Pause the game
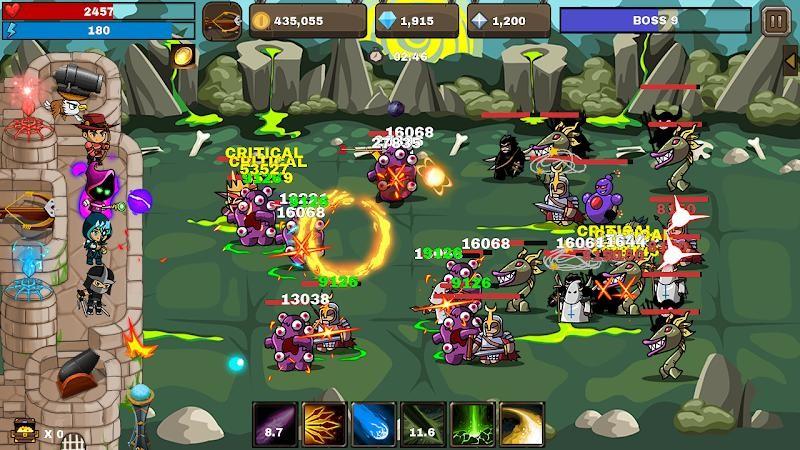 [x=774, y=21]
